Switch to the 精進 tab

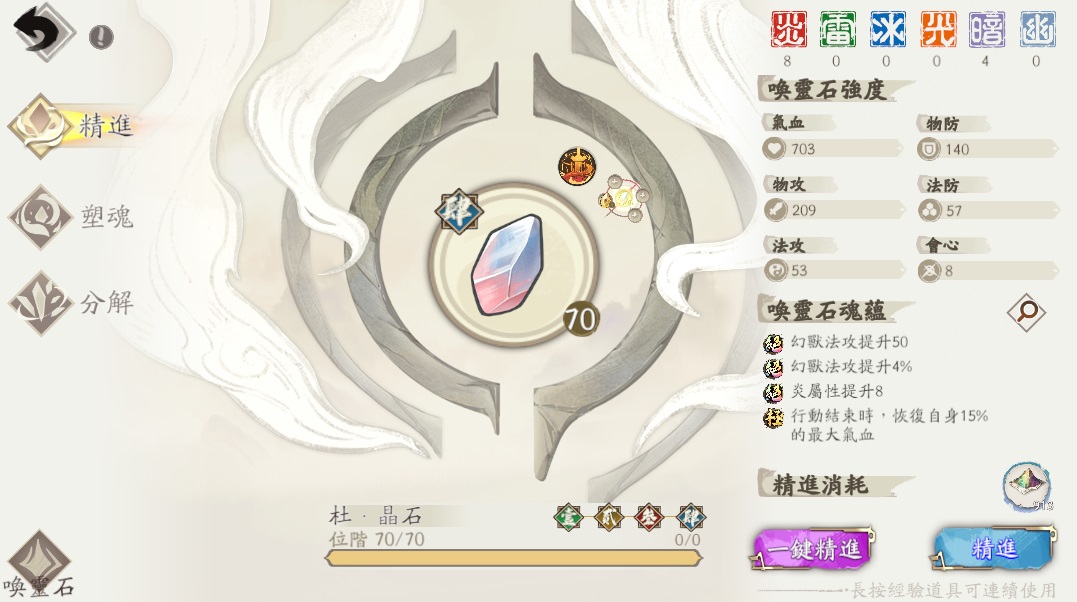tap(75, 127)
